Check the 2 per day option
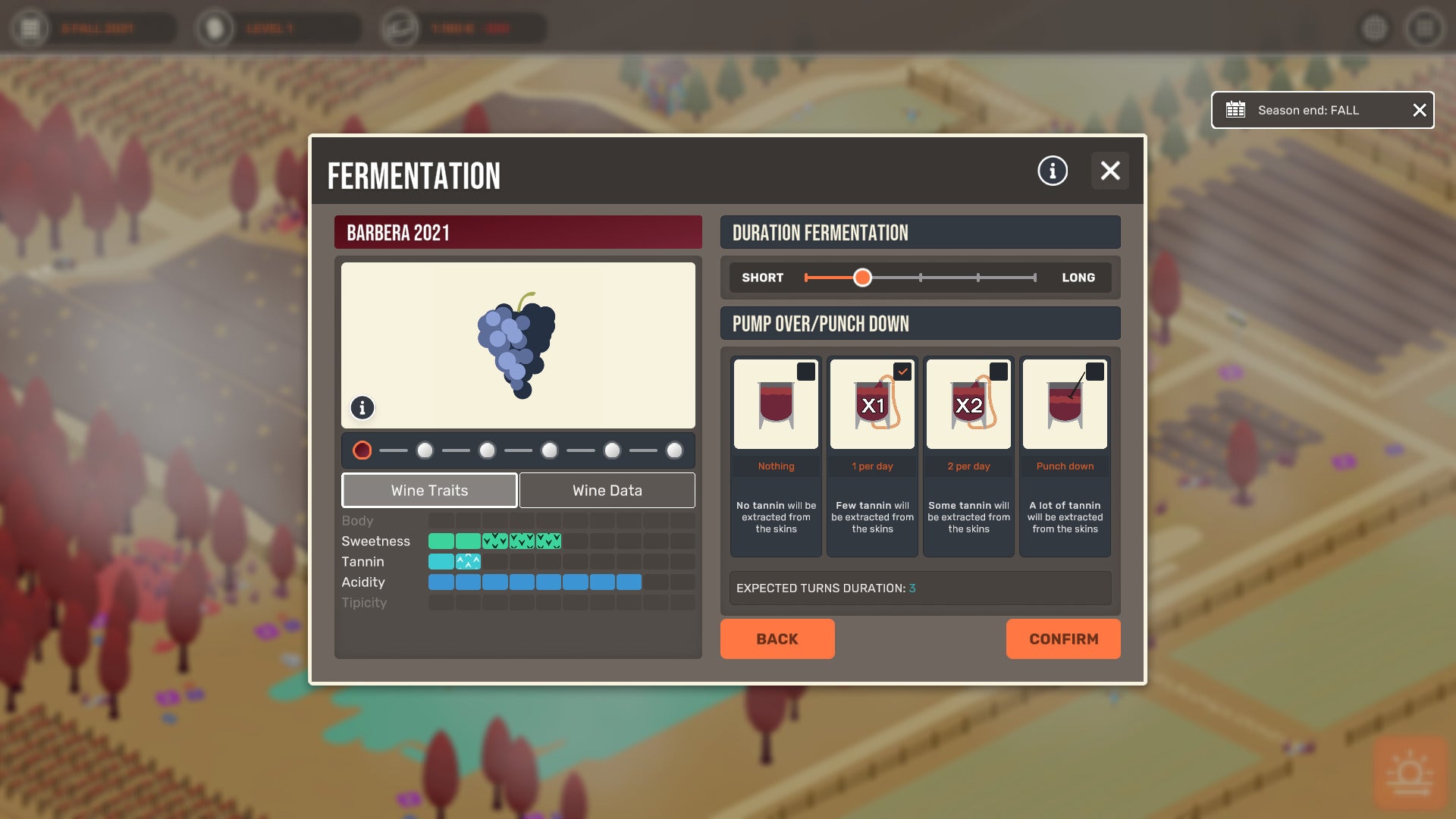This screenshot has width=1456, height=819. [x=999, y=372]
